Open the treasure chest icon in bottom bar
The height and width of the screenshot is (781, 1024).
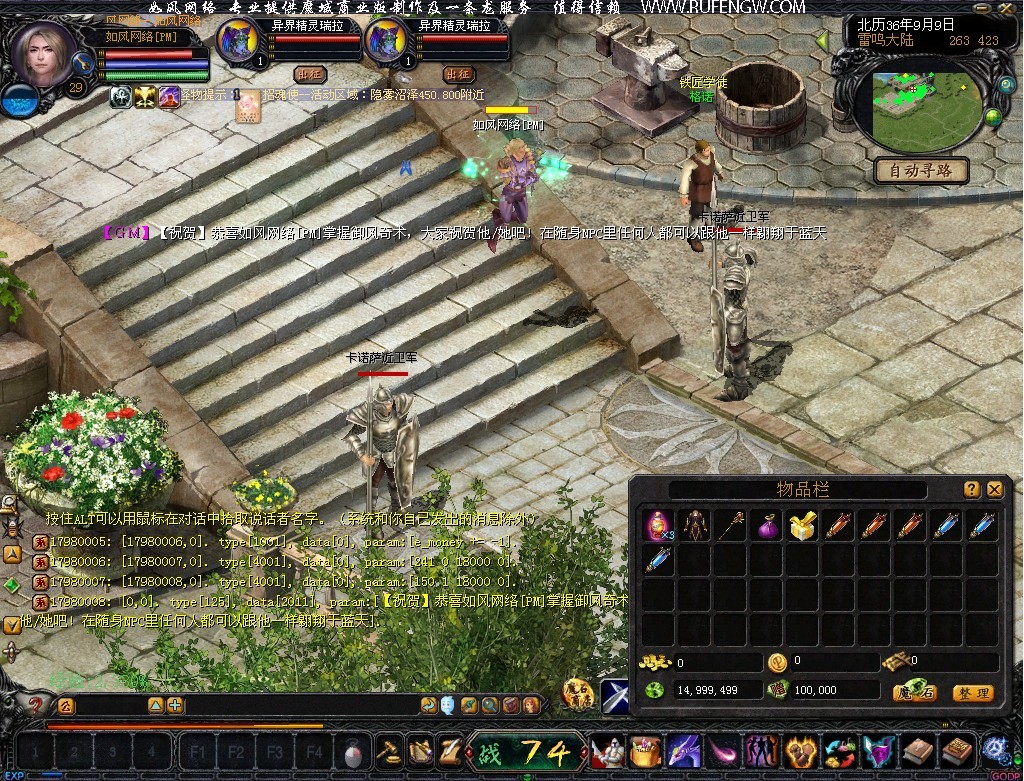(648, 750)
